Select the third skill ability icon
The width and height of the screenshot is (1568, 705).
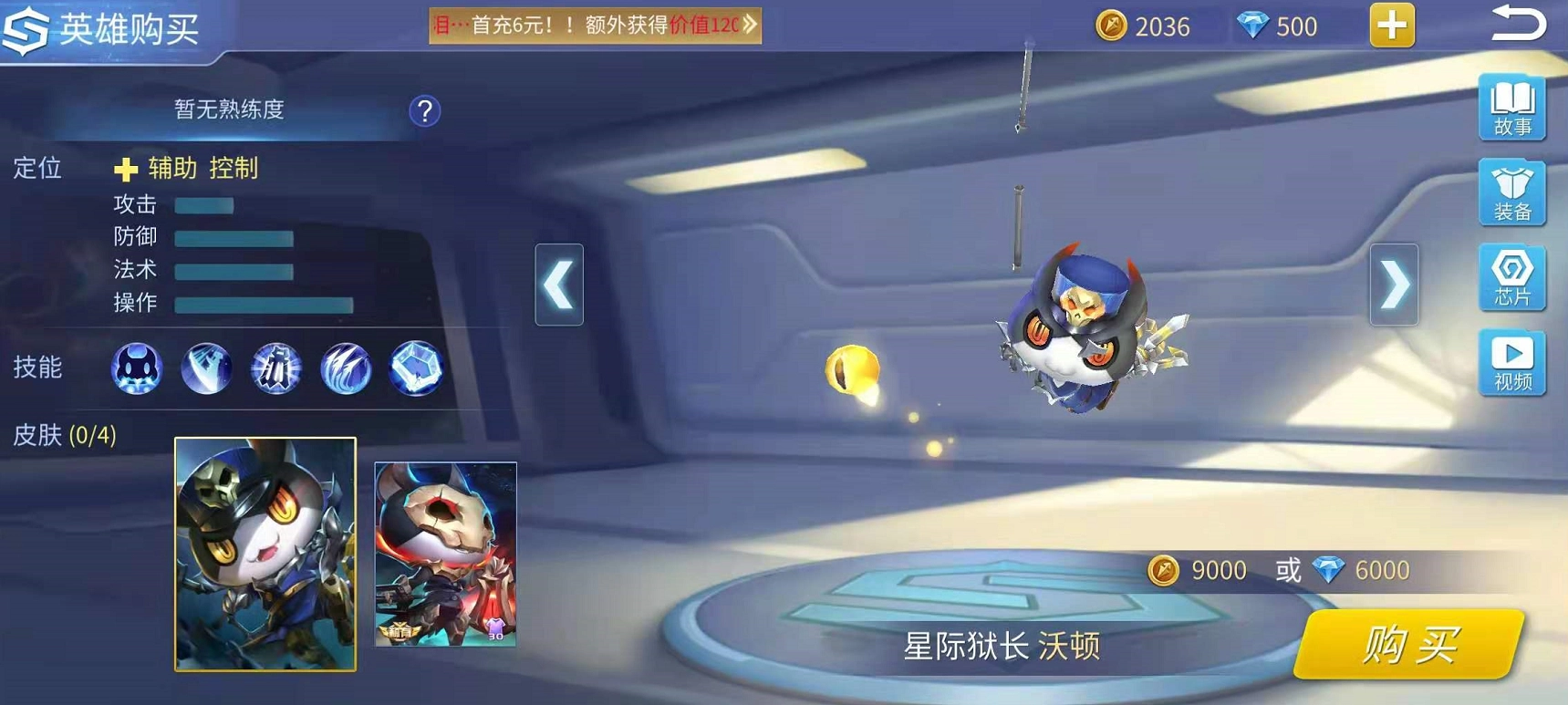click(276, 368)
